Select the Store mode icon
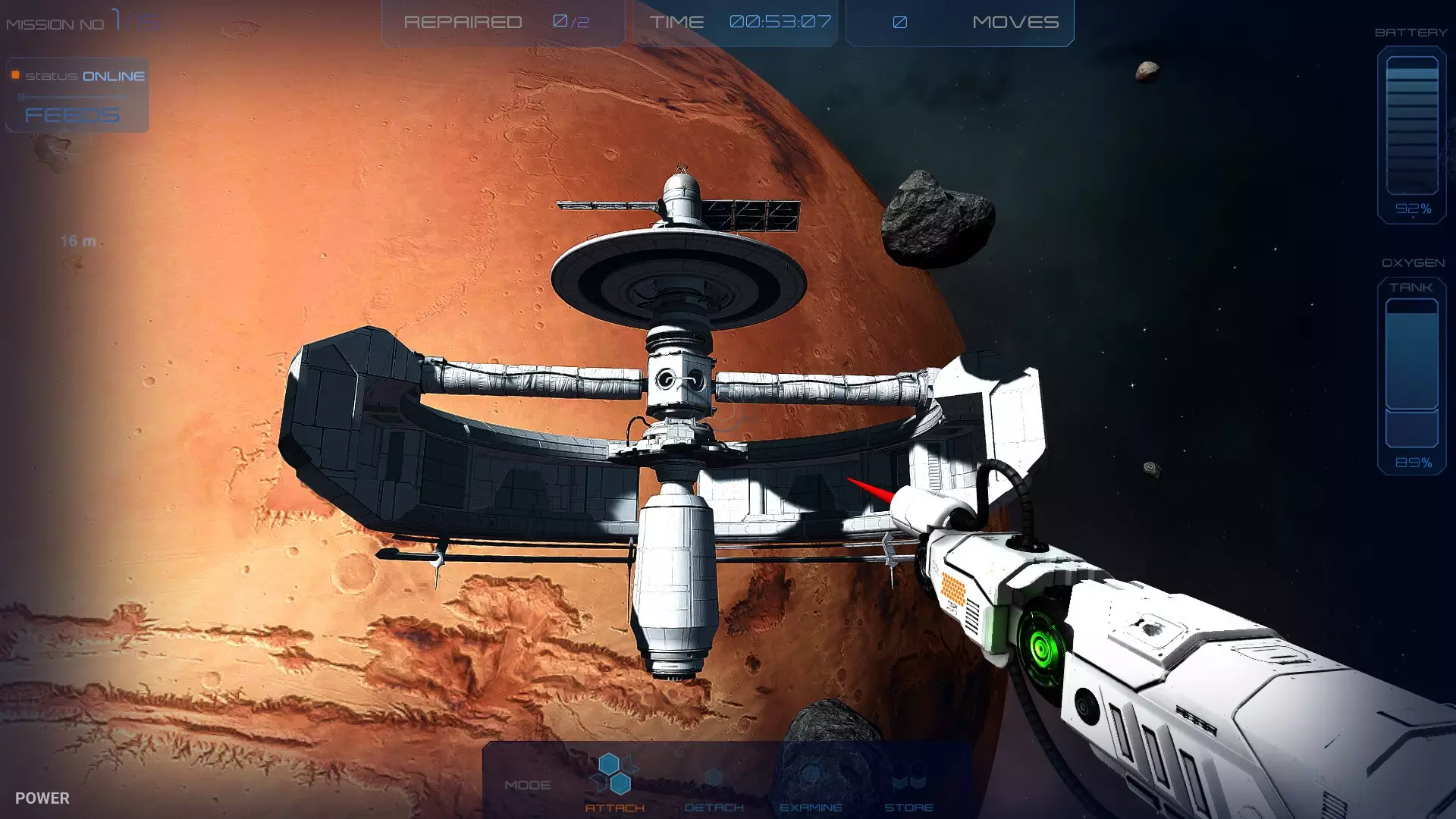 pos(909,776)
